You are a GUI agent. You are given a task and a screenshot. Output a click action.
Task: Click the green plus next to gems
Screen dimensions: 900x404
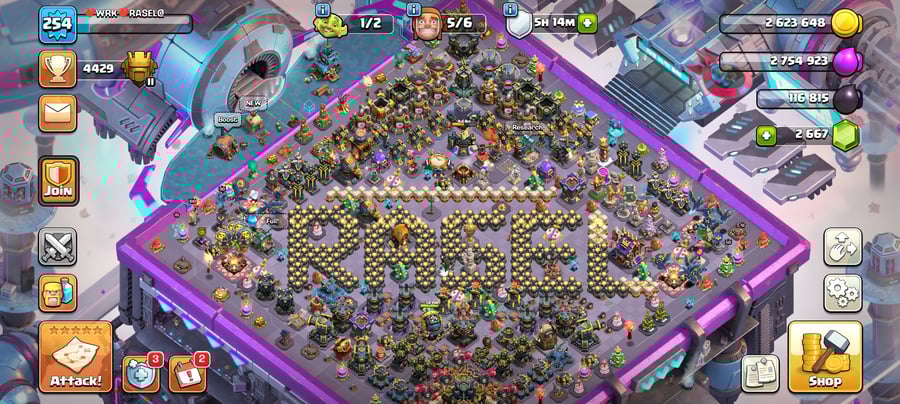(x=766, y=135)
